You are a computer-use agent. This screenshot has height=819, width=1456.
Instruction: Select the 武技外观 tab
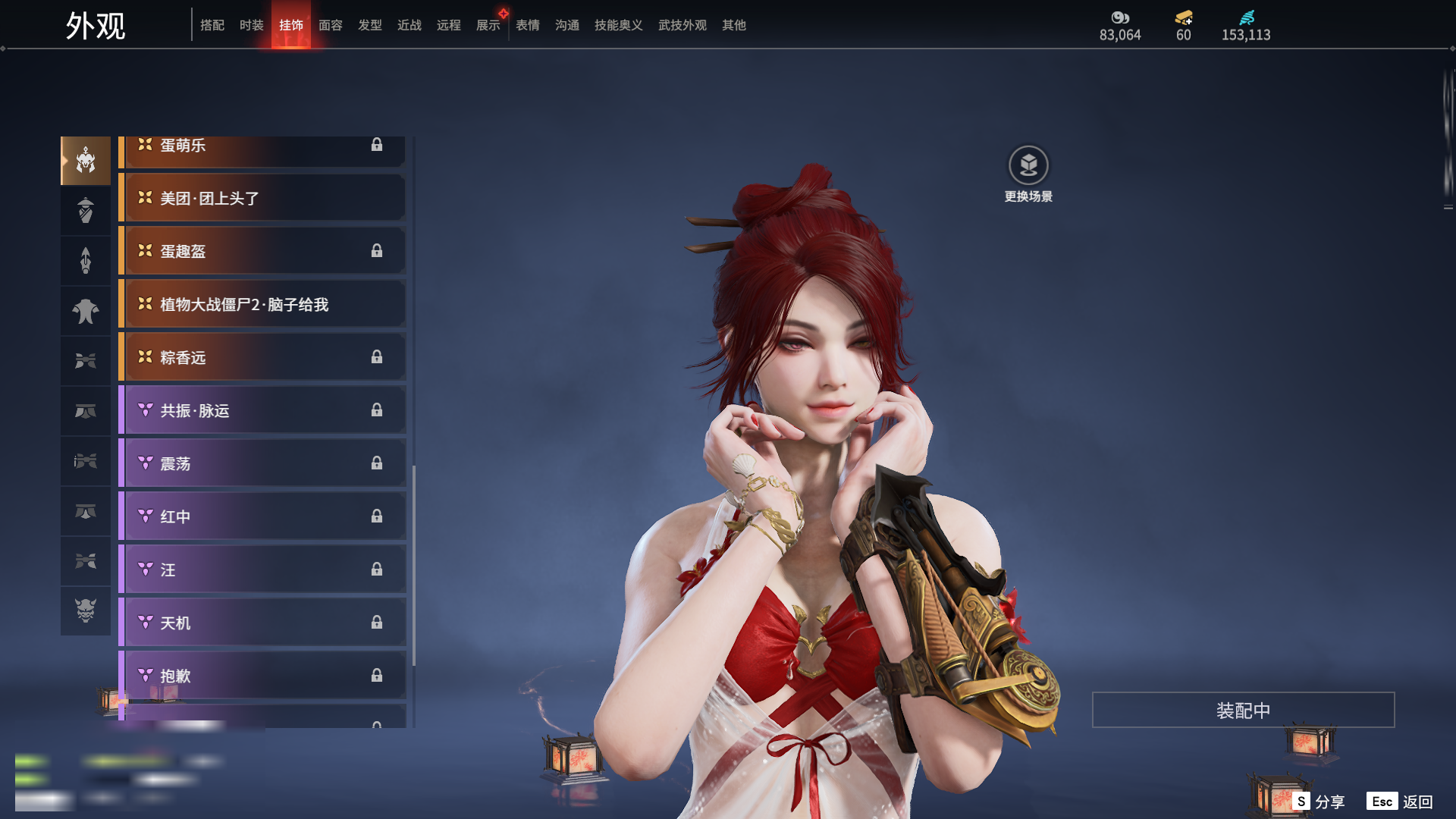(682, 25)
